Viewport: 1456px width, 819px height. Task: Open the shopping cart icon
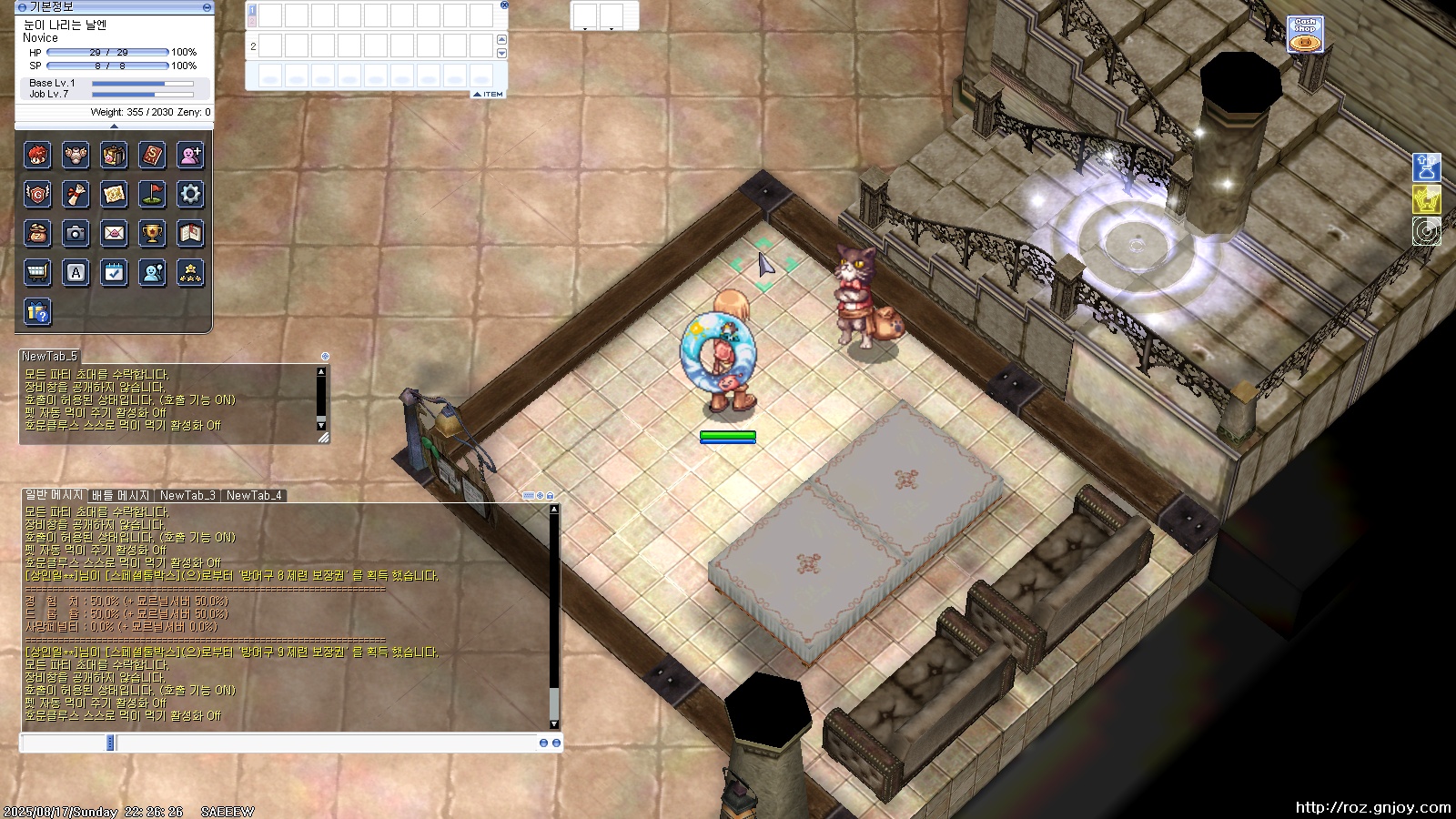[37, 272]
